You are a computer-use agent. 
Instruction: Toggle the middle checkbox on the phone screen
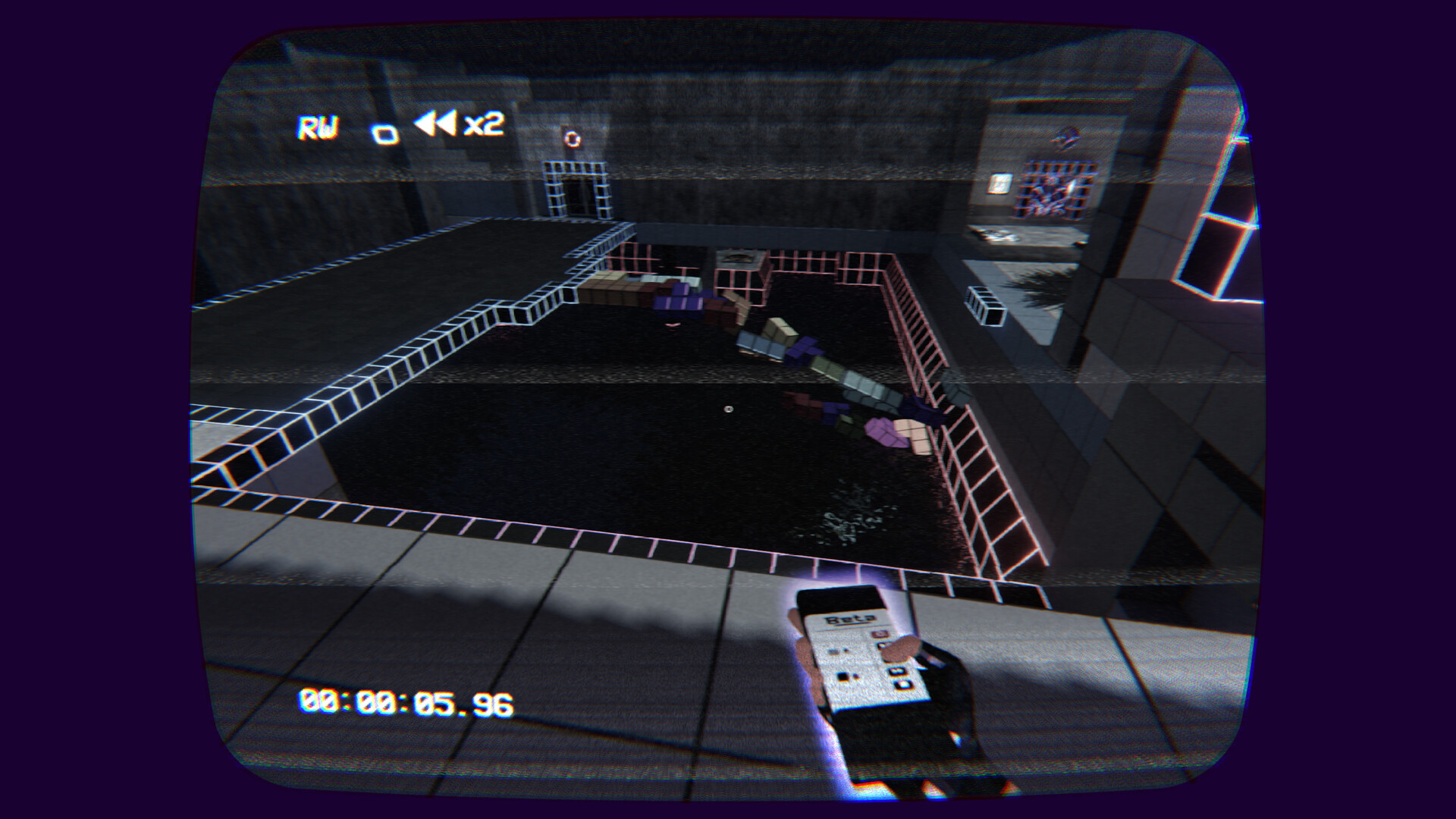coord(896,670)
